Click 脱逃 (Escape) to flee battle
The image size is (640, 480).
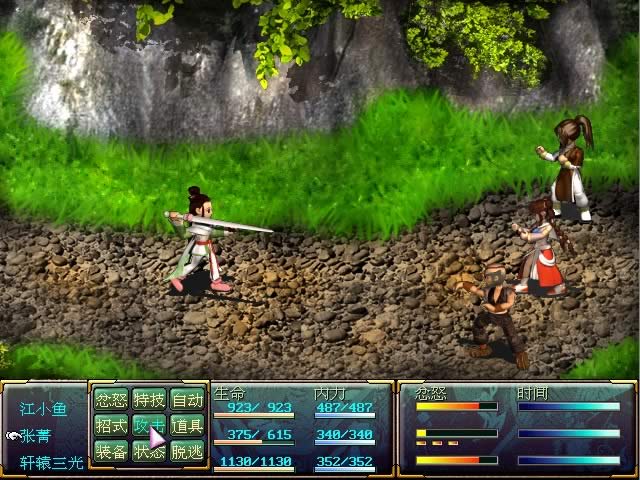pos(186,452)
